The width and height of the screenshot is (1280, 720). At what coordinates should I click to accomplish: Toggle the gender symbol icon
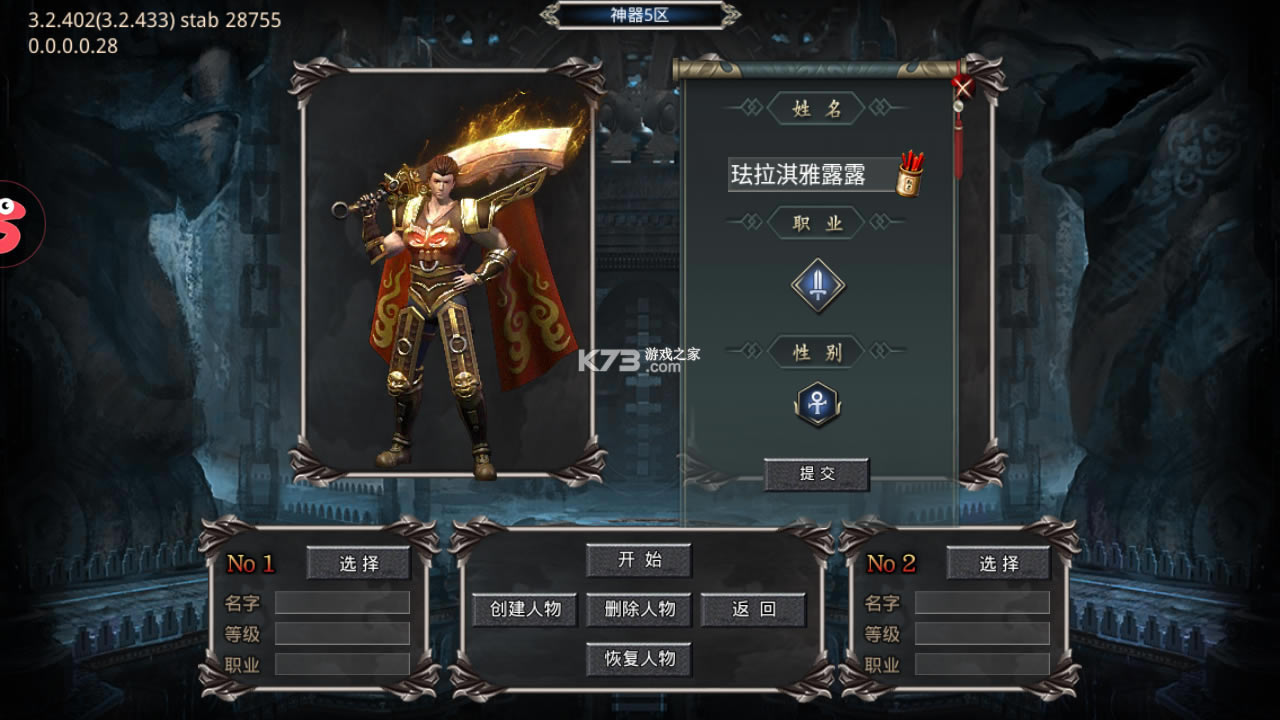click(818, 403)
